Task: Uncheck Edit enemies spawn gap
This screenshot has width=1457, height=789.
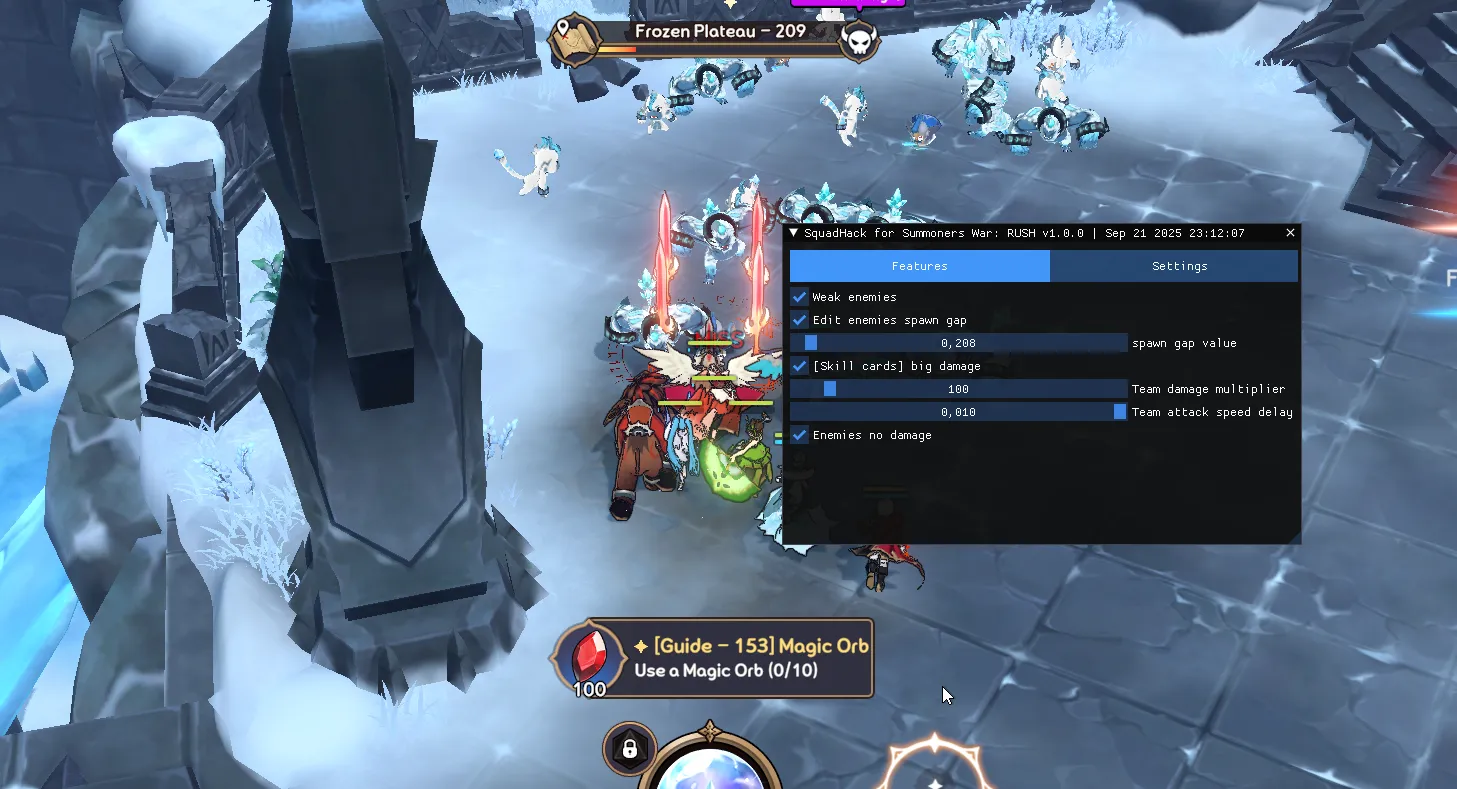Action: [800, 320]
